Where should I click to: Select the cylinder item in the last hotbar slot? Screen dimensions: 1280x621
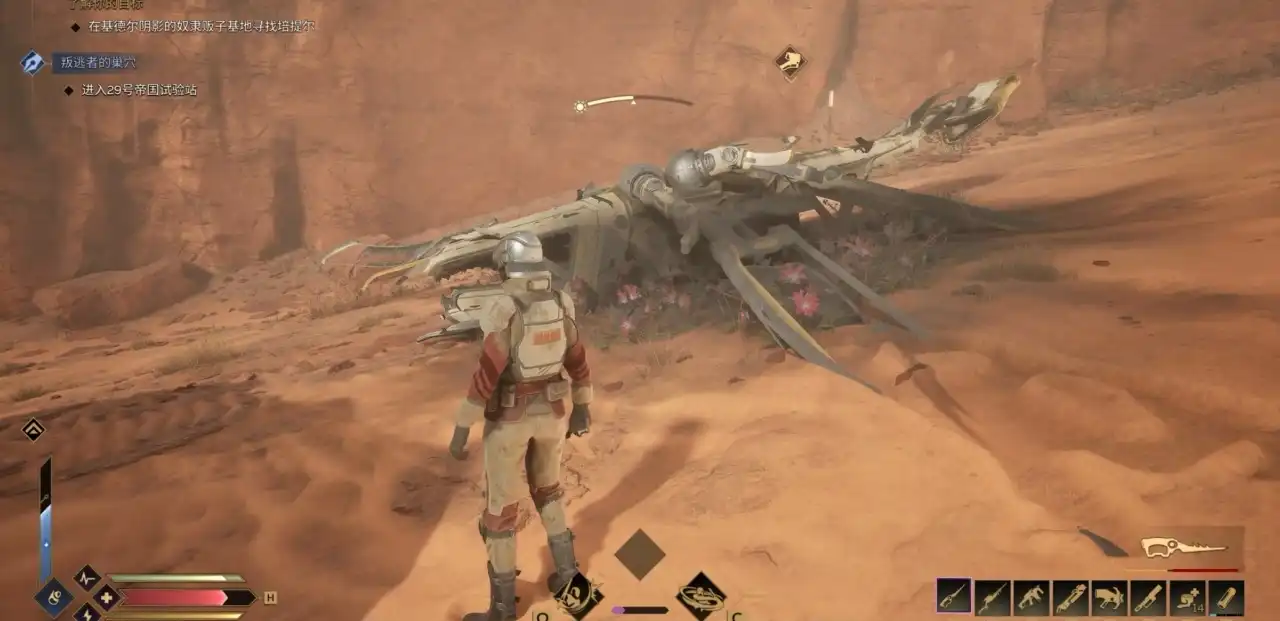point(1226,597)
